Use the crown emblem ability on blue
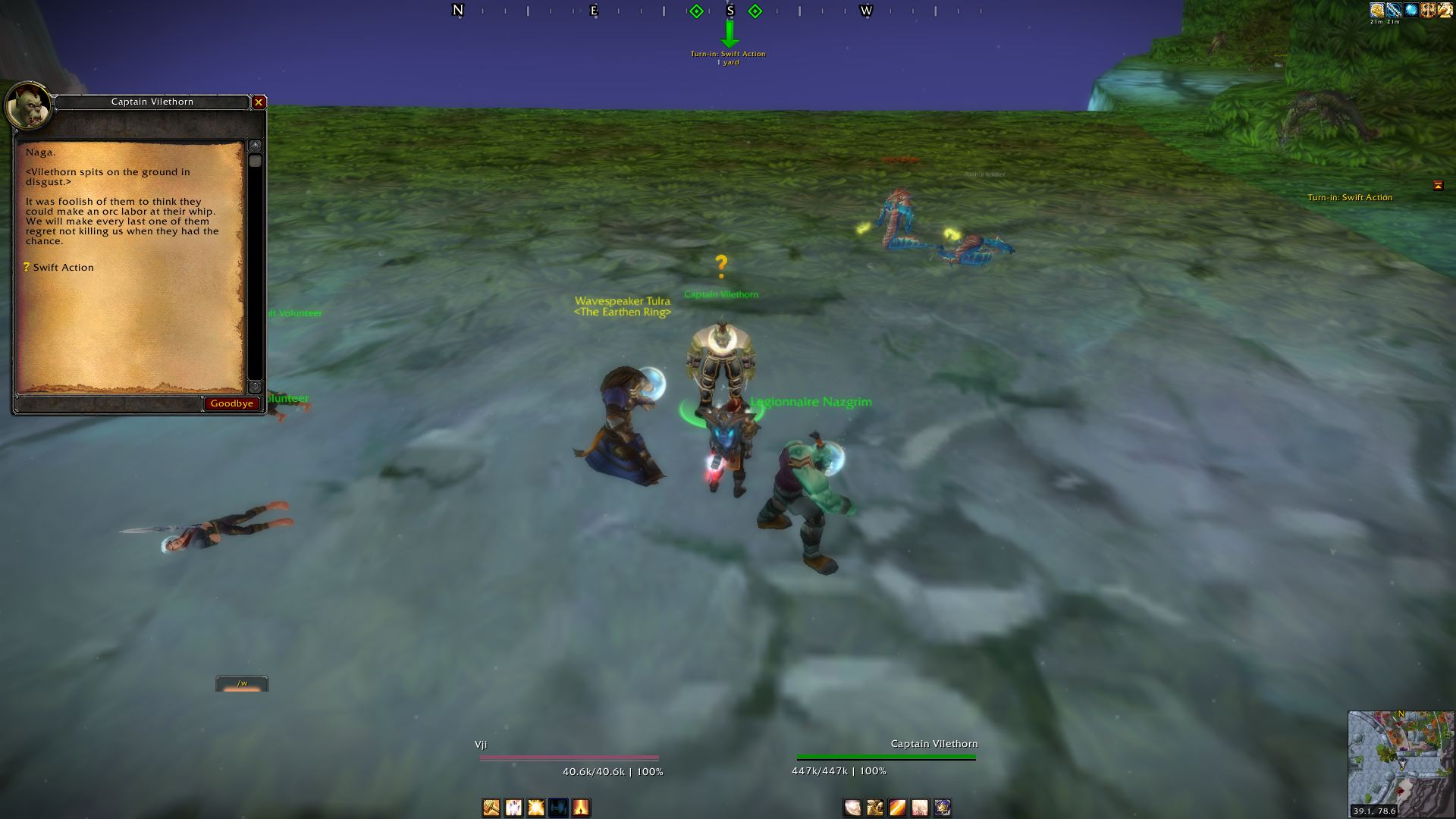The image size is (1456, 819). coord(943,808)
